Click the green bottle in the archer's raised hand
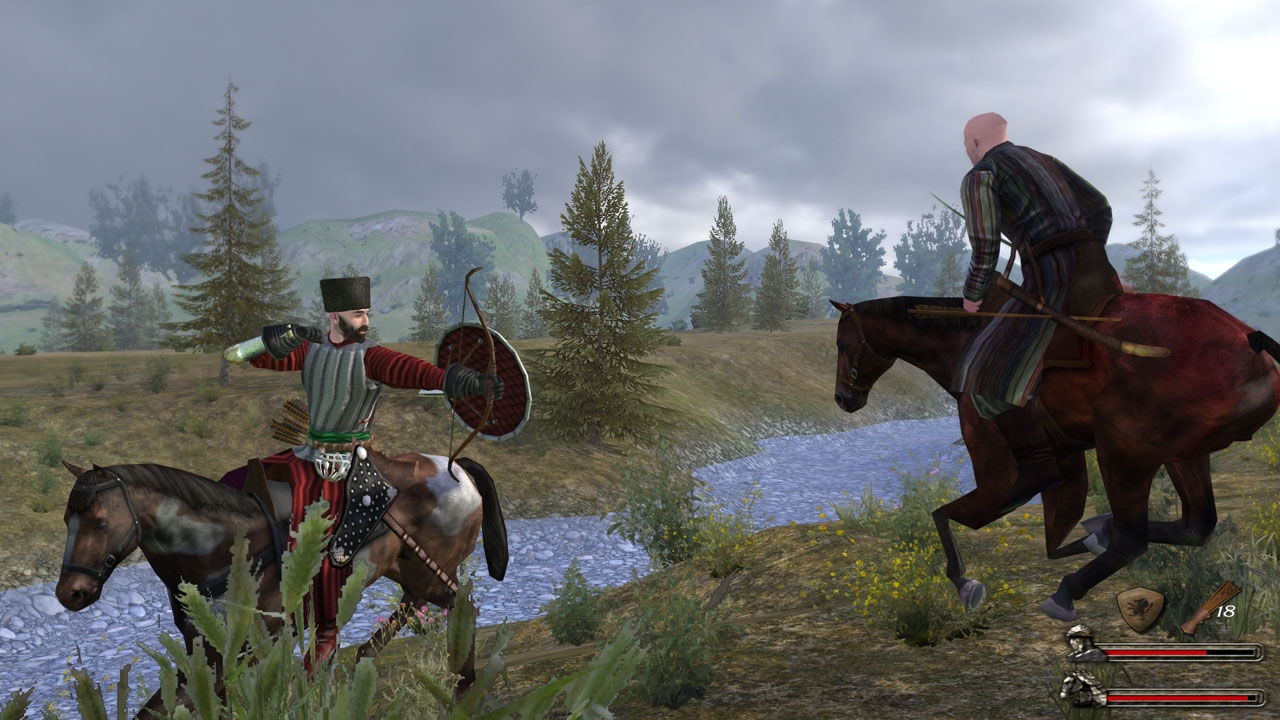Screen dimensions: 1280x720 click(x=245, y=345)
